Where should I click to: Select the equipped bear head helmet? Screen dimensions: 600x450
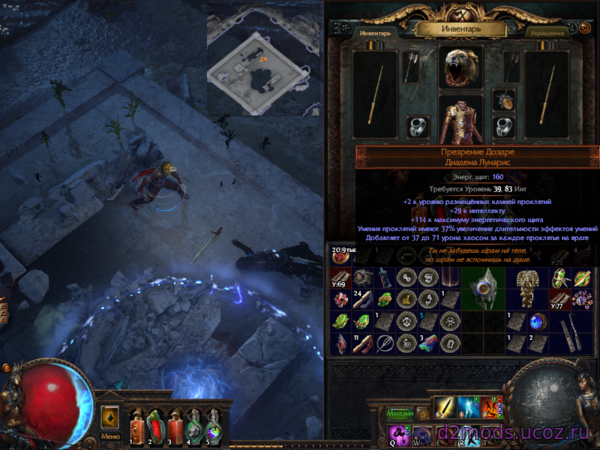pyautogui.click(x=461, y=66)
